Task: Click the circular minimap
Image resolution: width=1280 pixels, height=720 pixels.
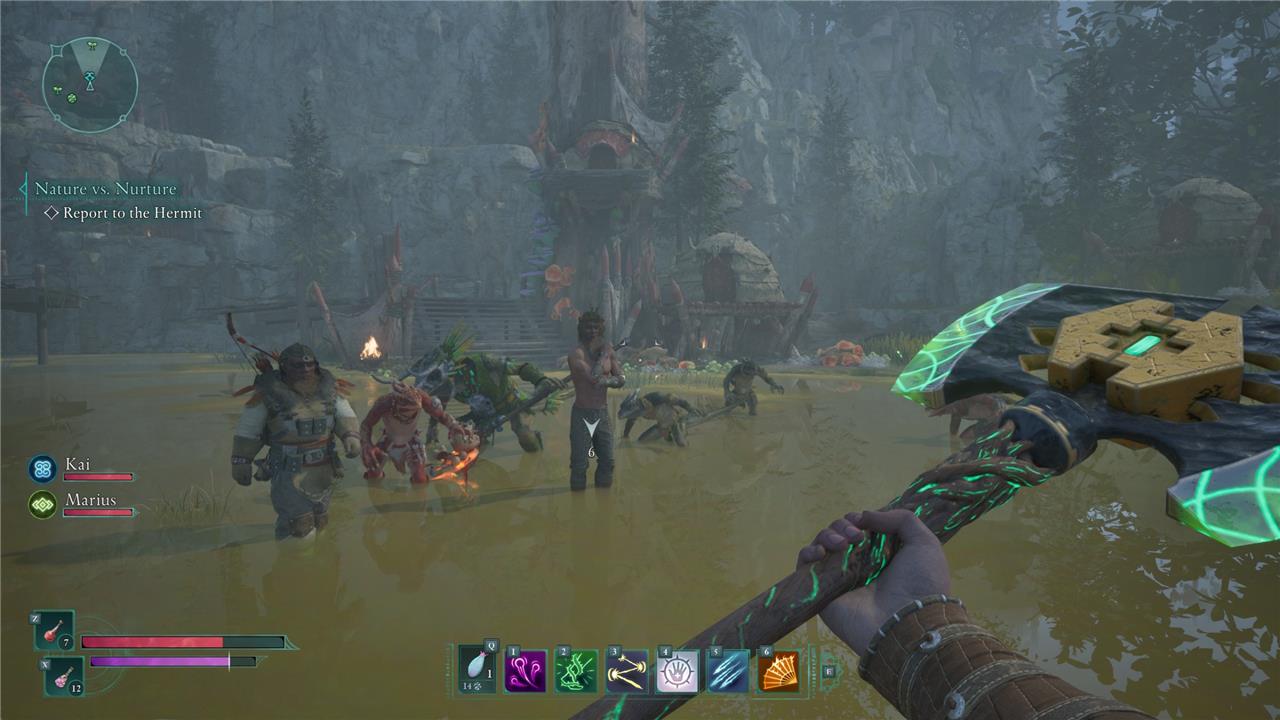Action: (90, 84)
